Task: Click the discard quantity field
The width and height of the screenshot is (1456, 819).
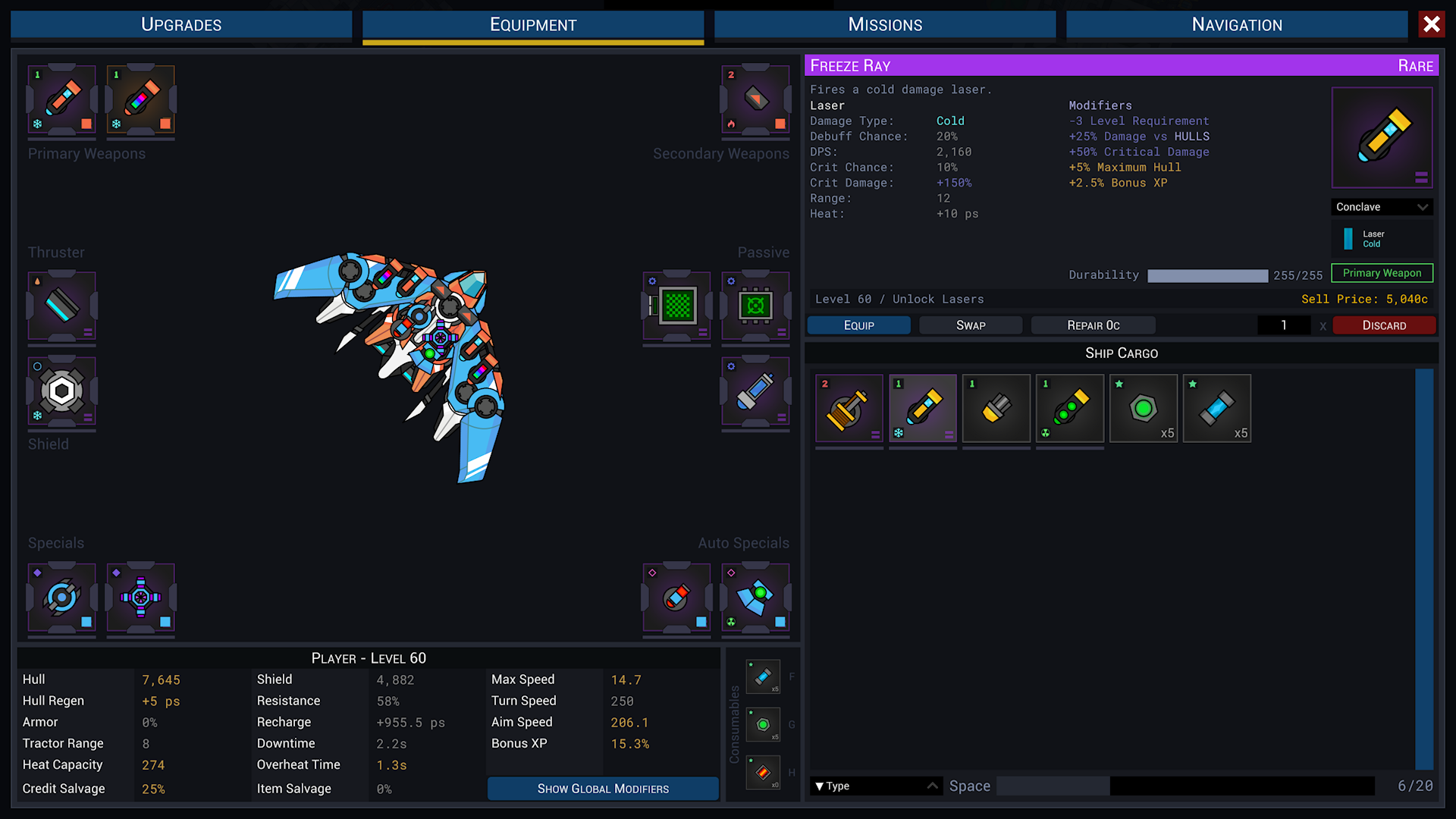Action: 1283,325
